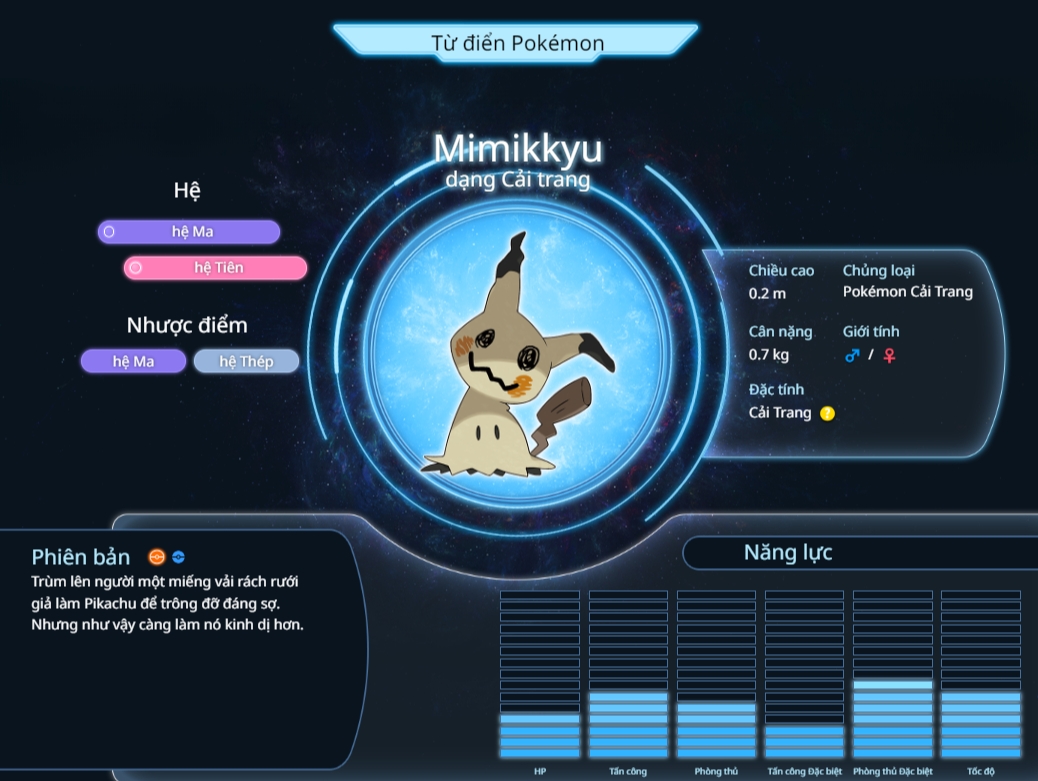Choose the hệ Ma weakness under Nhược điểm
1038x781 pixels.
coord(133,361)
